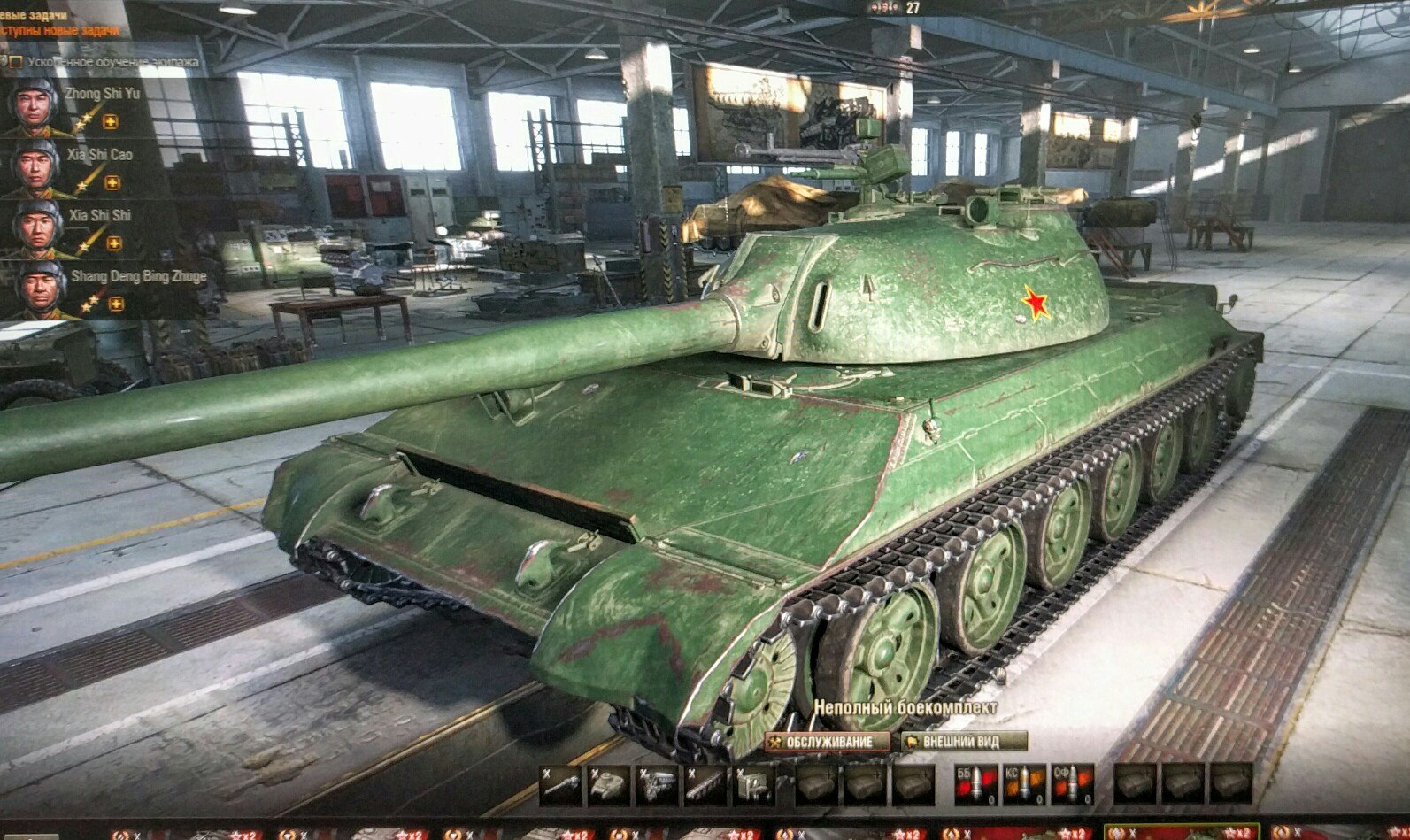This screenshot has width=1410, height=840.
Task: Open the Обслуживание service button
Action: tap(827, 742)
